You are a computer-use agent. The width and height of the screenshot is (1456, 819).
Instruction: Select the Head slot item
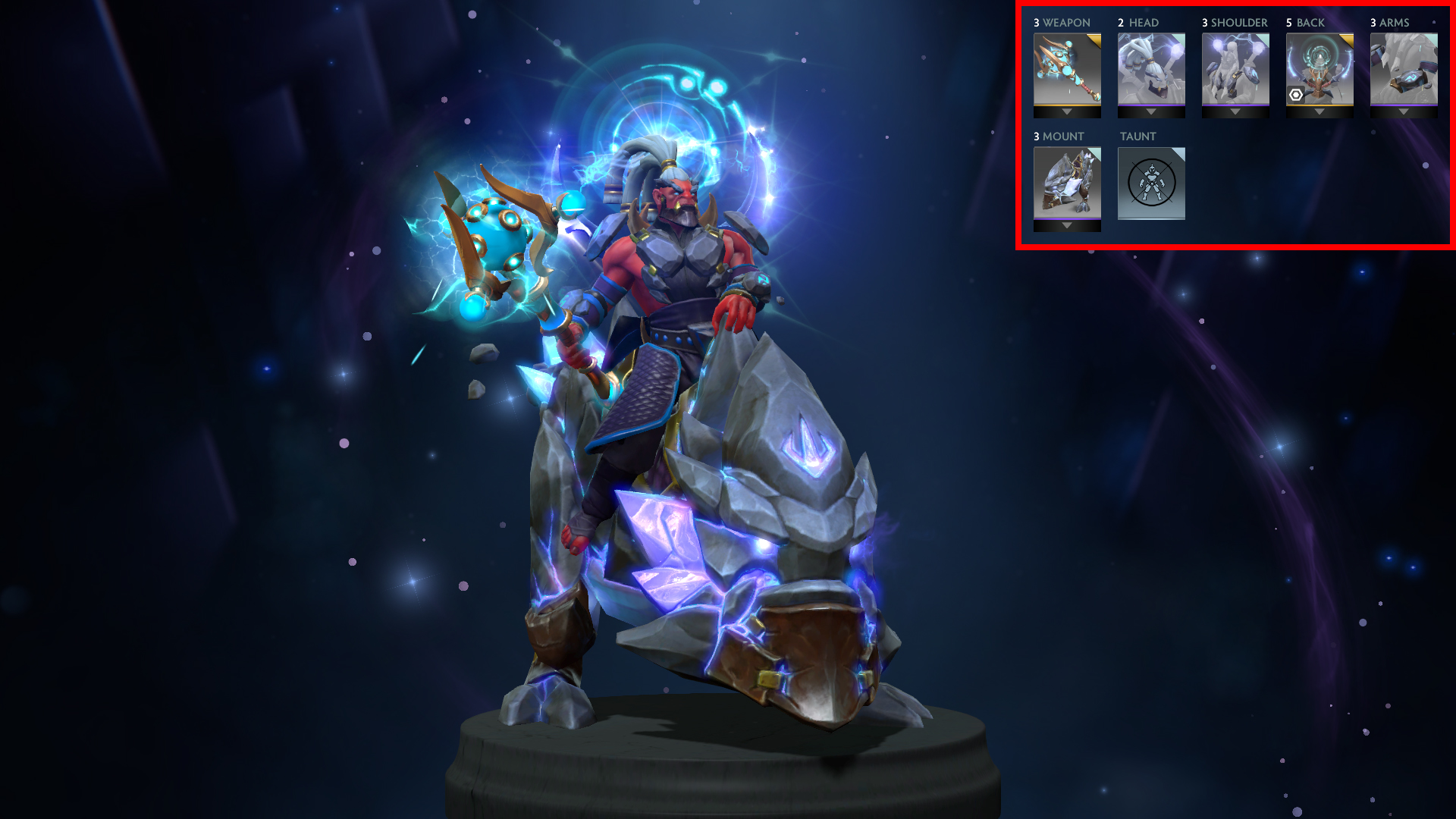(1150, 68)
